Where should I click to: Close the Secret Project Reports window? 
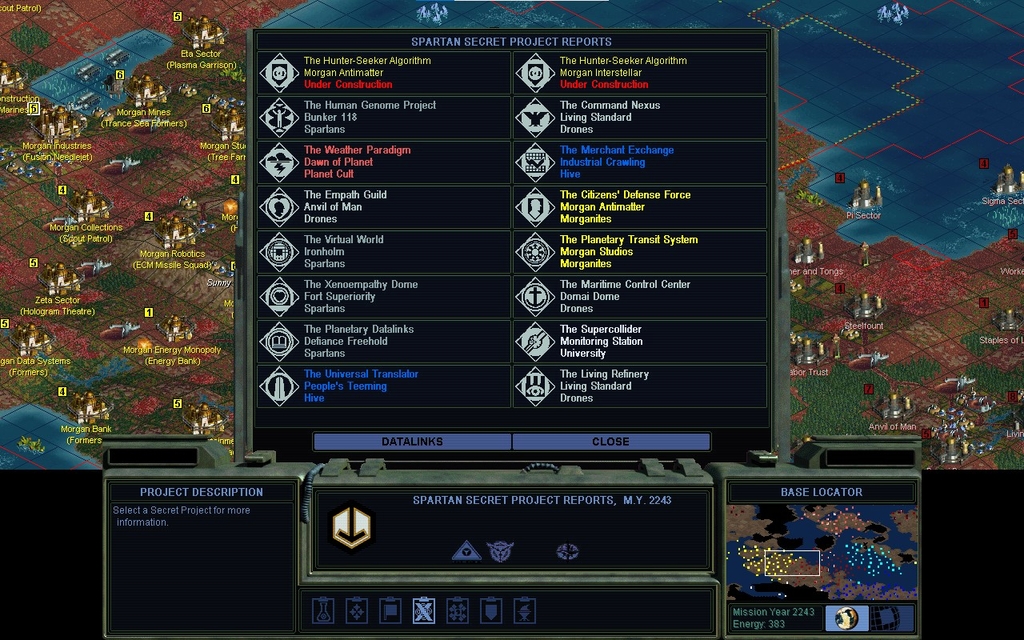(x=611, y=441)
